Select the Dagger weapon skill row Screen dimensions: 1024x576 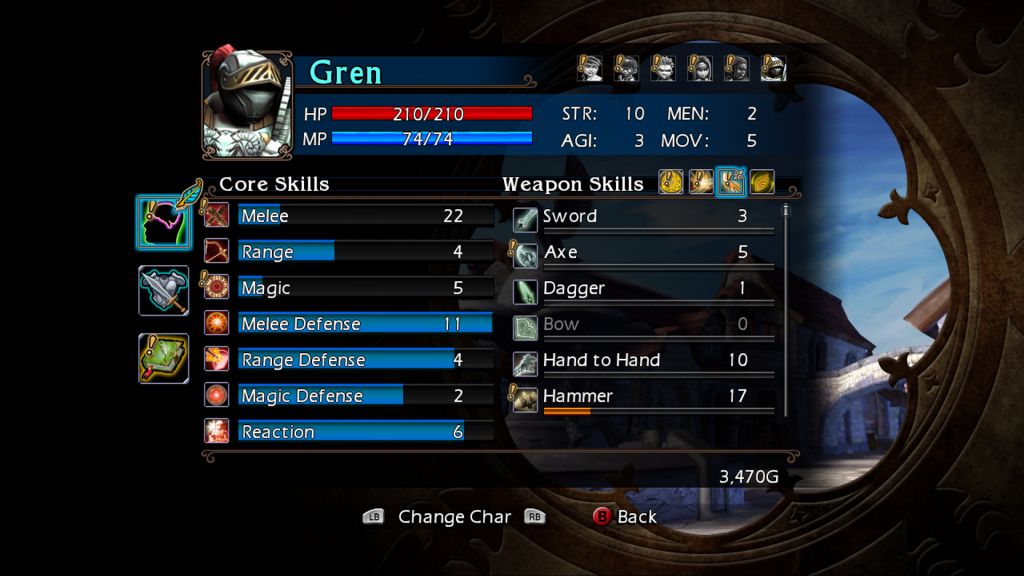[x=645, y=289]
